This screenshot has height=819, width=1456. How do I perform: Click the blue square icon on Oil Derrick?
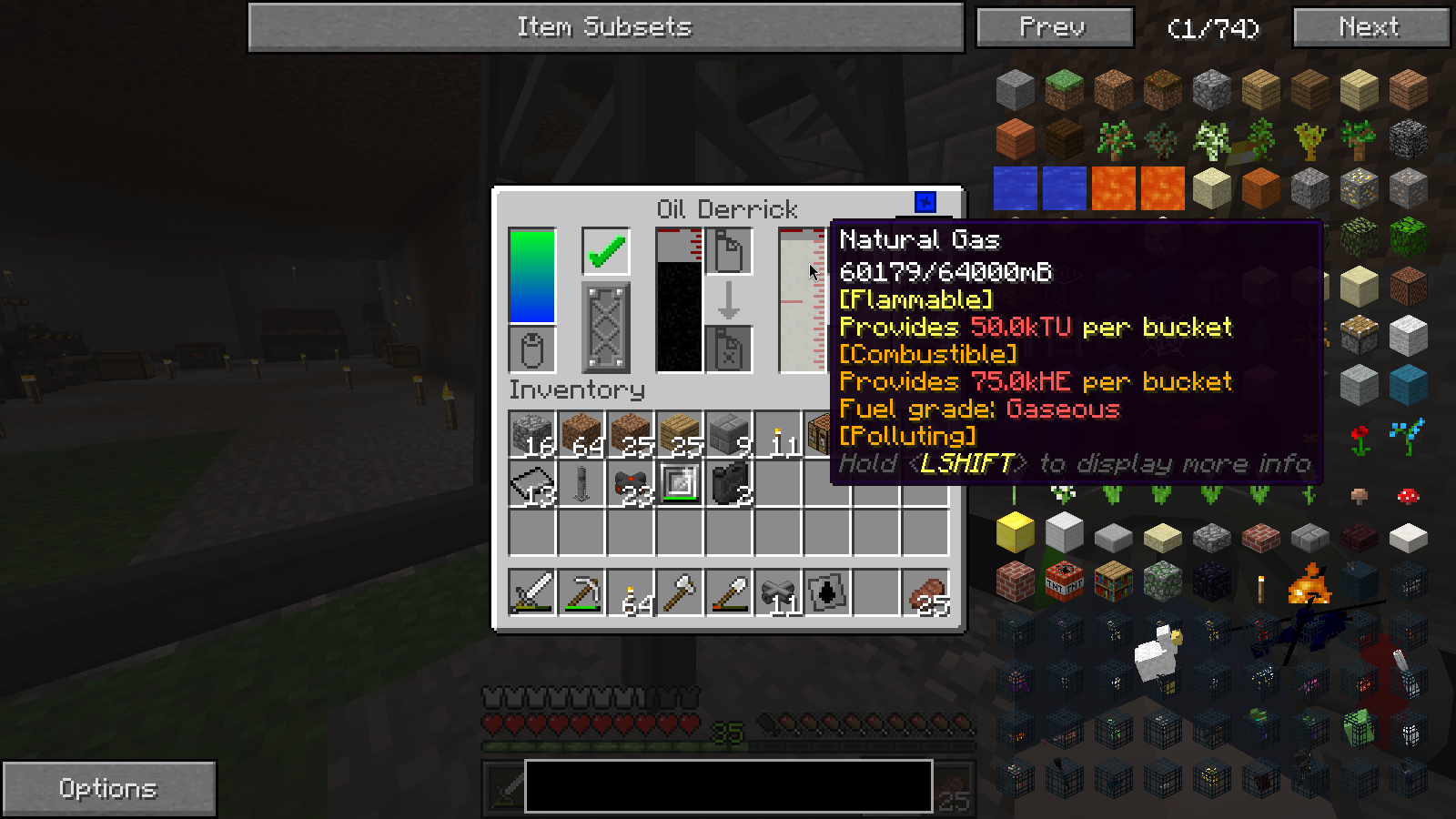coord(925,202)
